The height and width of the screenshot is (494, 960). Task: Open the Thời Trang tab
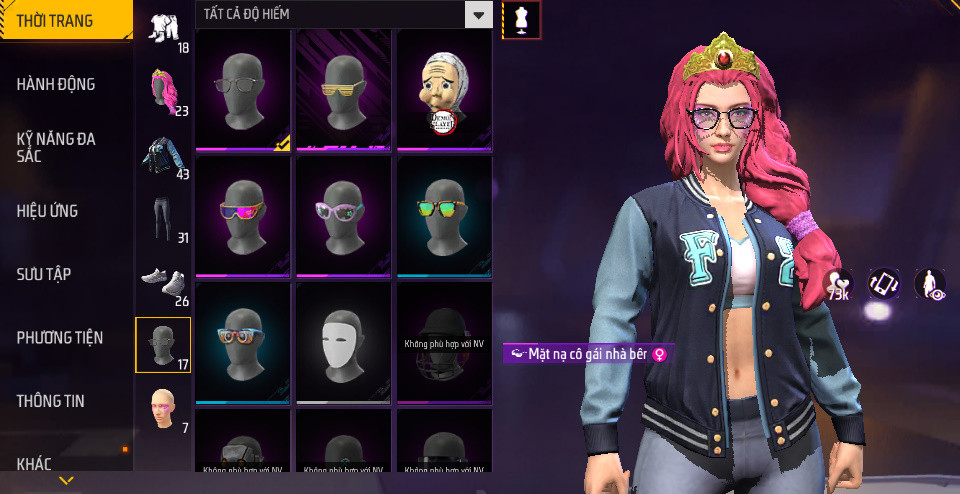[x=55, y=20]
